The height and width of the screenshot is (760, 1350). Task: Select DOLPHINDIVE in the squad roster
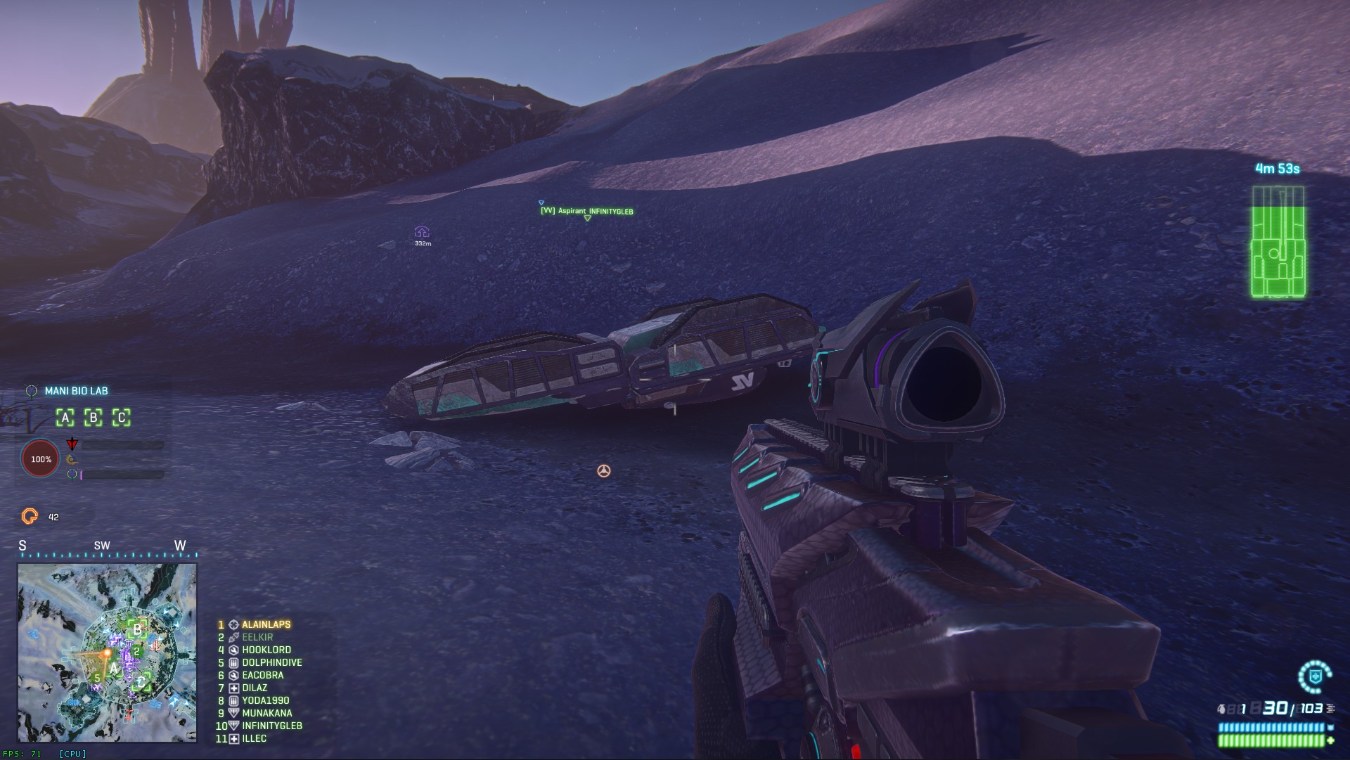271,663
